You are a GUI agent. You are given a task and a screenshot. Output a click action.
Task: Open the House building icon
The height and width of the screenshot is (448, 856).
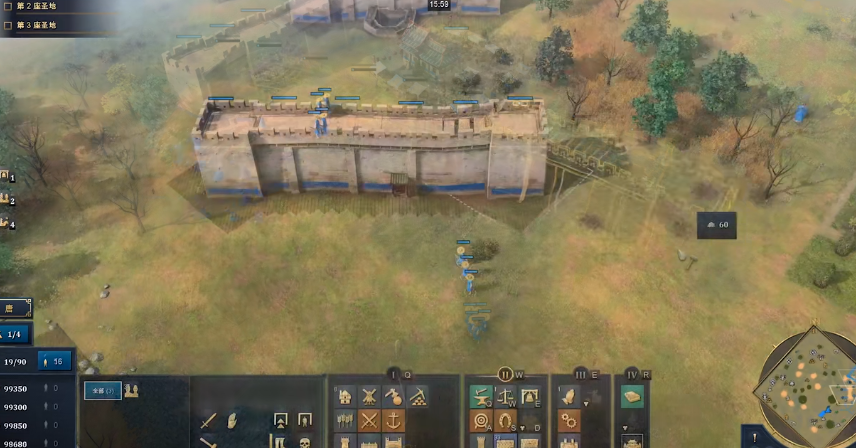(x=345, y=397)
